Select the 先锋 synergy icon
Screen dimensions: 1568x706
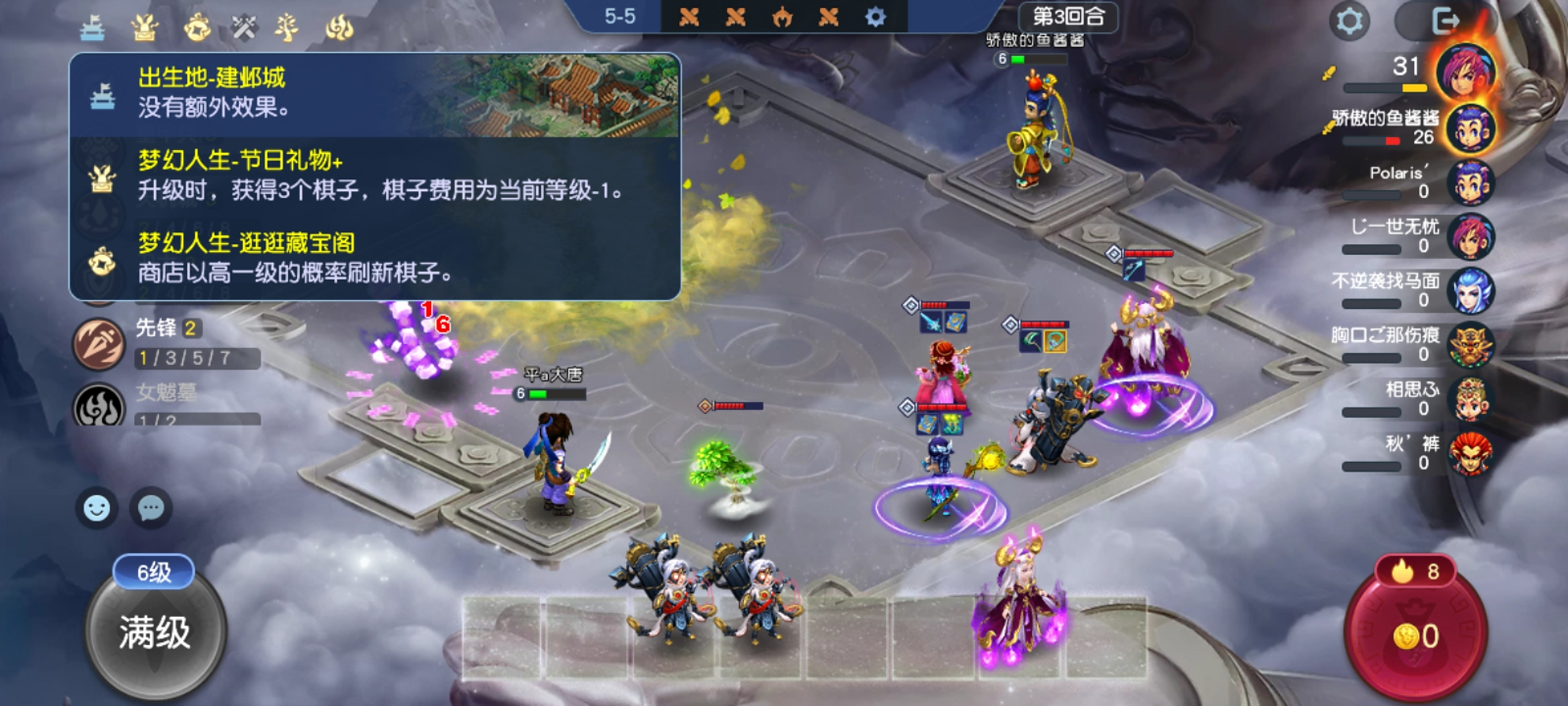[99, 344]
